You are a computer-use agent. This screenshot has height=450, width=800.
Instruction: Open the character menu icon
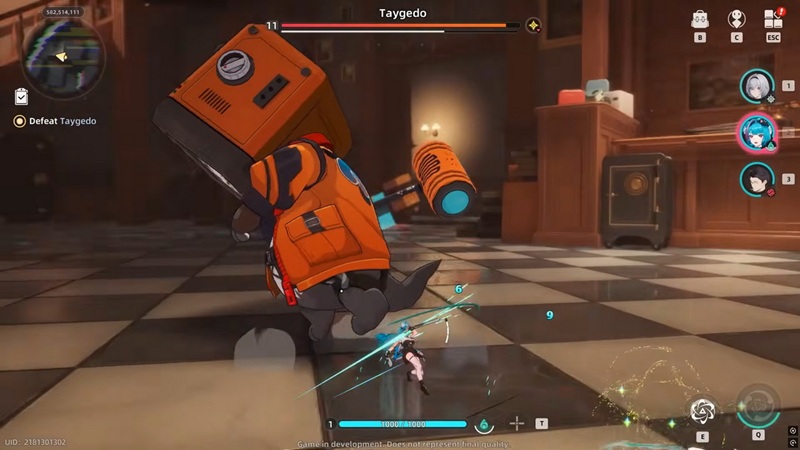(737, 19)
